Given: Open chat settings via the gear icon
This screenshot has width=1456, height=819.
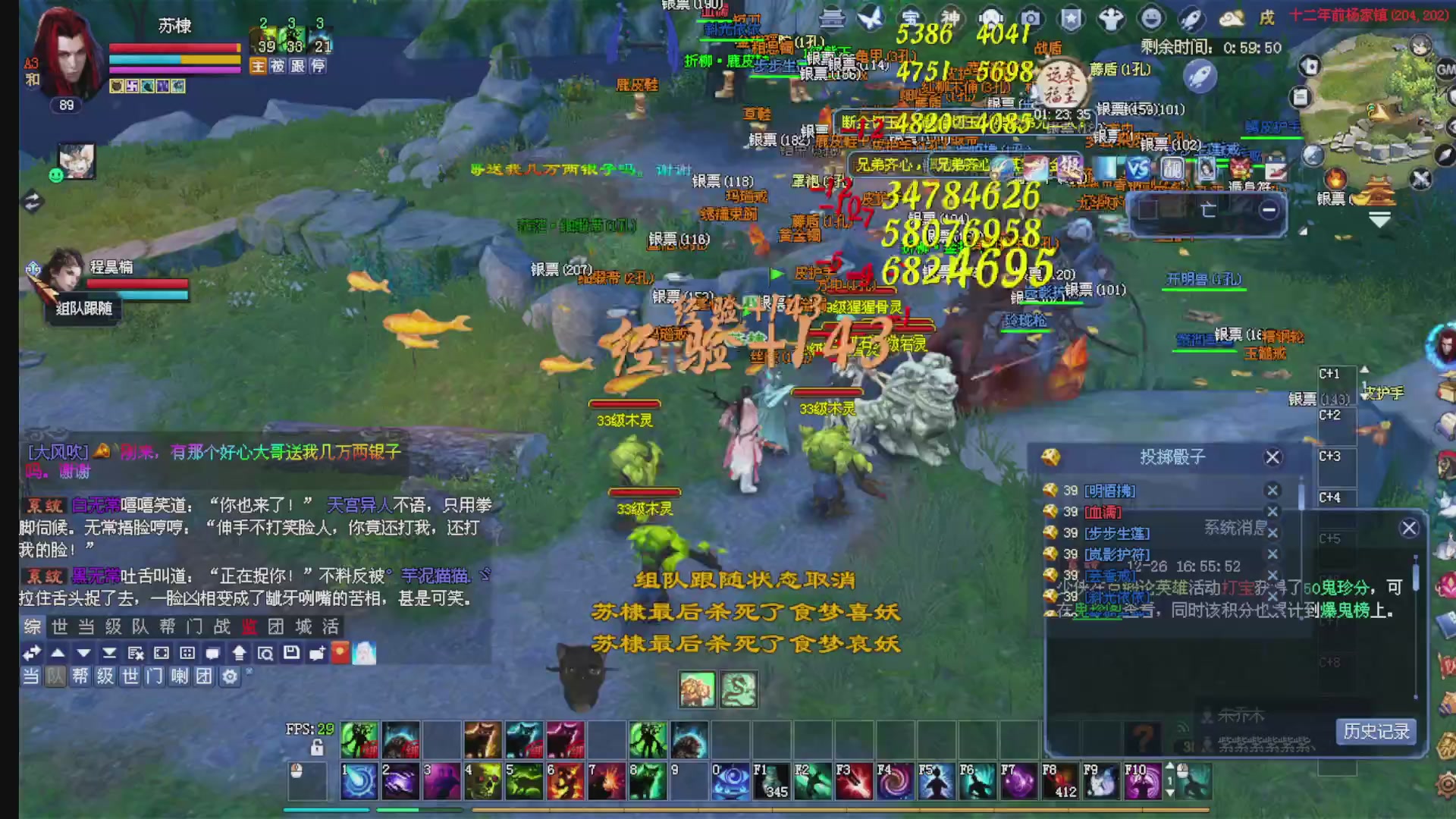Looking at the screenshot, I should tap(230, 676).
